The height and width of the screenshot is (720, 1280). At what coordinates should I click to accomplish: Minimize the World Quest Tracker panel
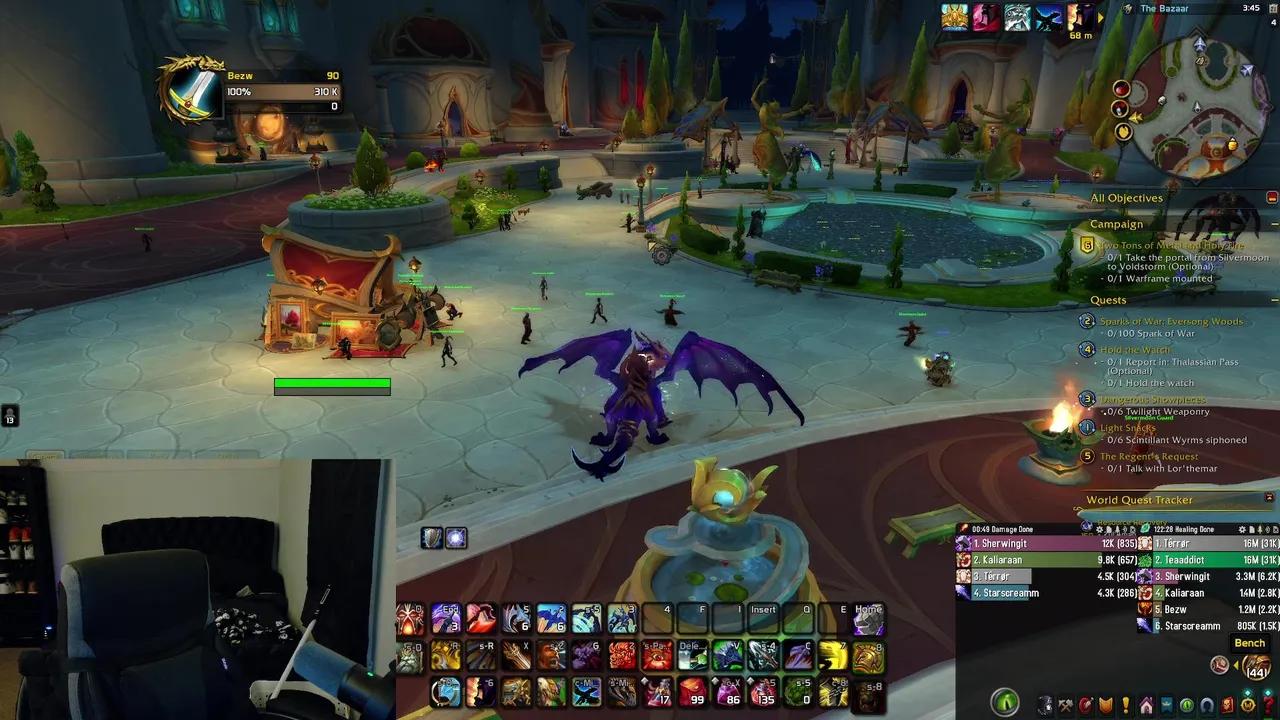(x=1270, y=497)
